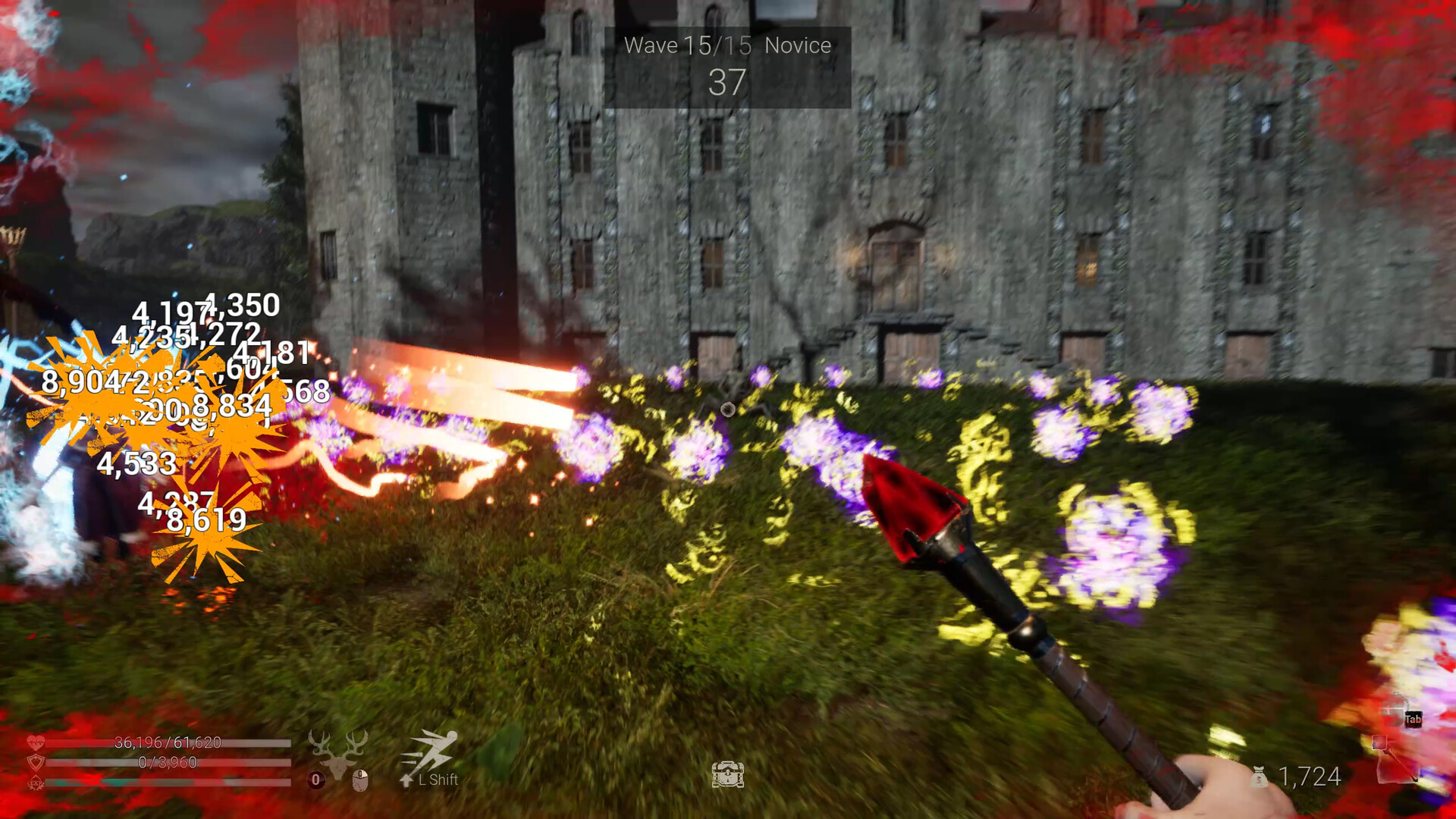Select the equipped red wand thumbnail
The width and height of the screenshot is (1456, 819).
[x=1379, y=743]
